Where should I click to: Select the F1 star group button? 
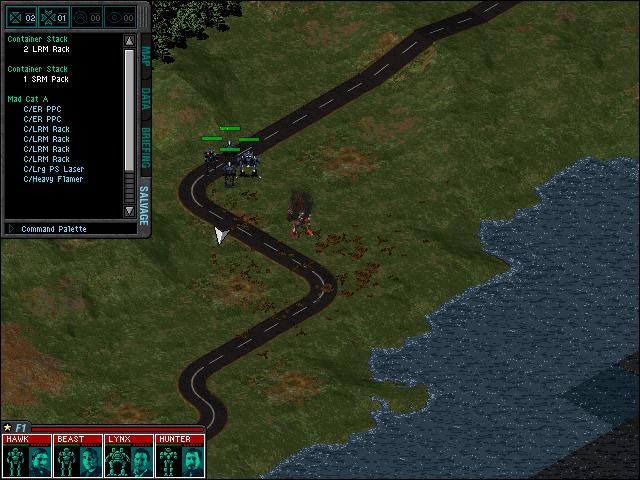click(x=14, y=428)
